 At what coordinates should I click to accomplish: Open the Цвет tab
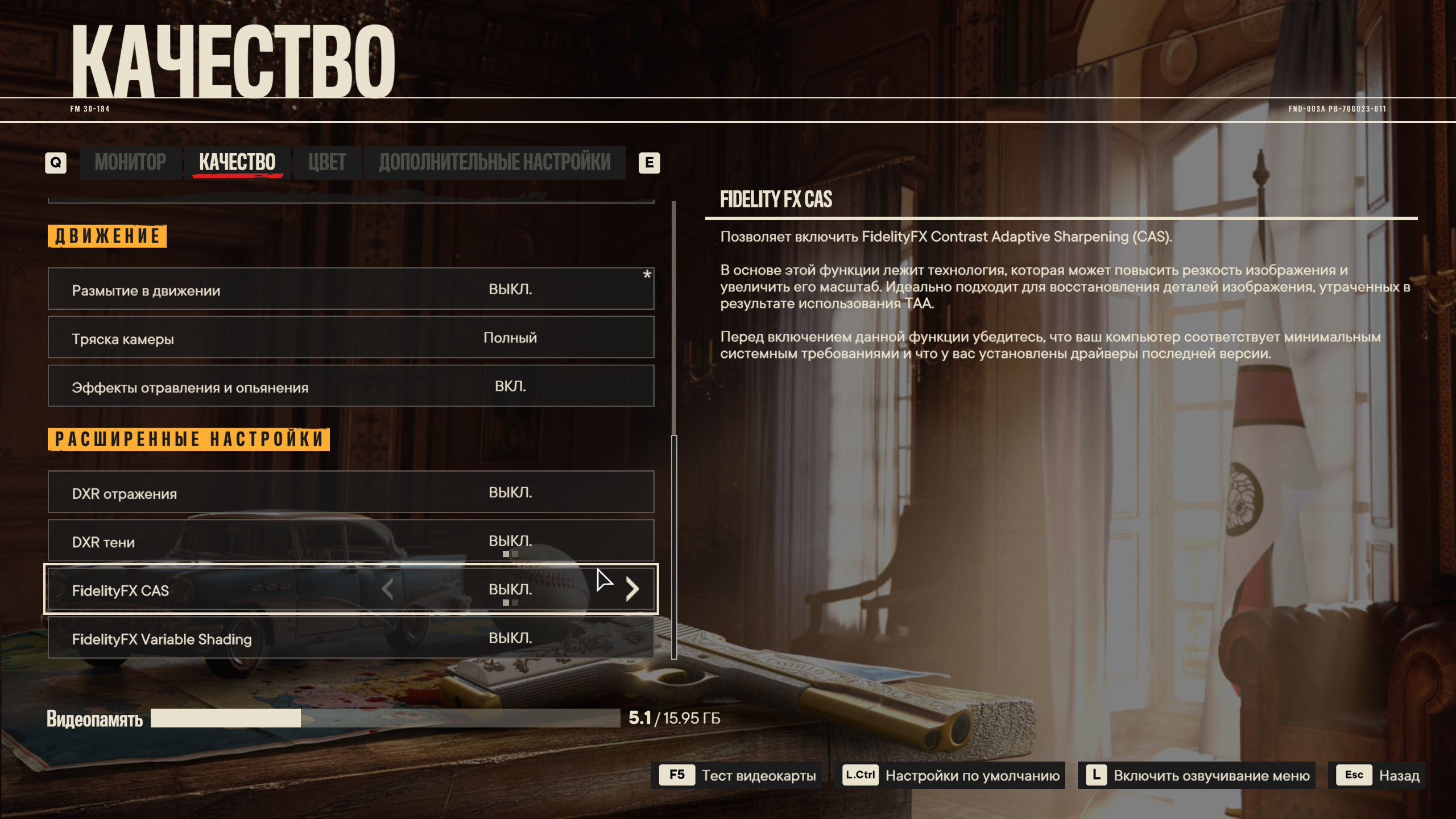point(327,163)
